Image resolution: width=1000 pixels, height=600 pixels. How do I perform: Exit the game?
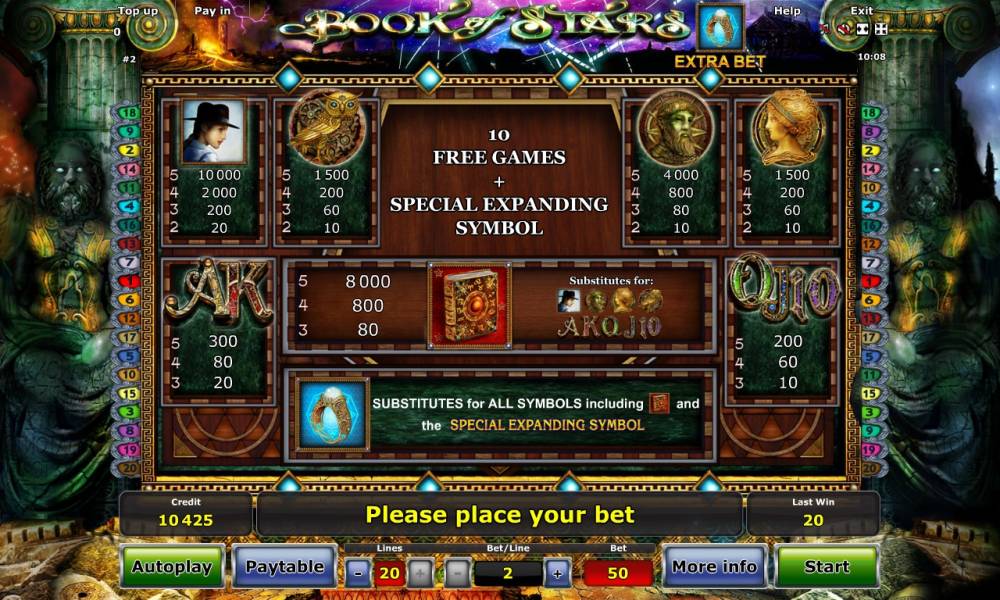[861, 11]
